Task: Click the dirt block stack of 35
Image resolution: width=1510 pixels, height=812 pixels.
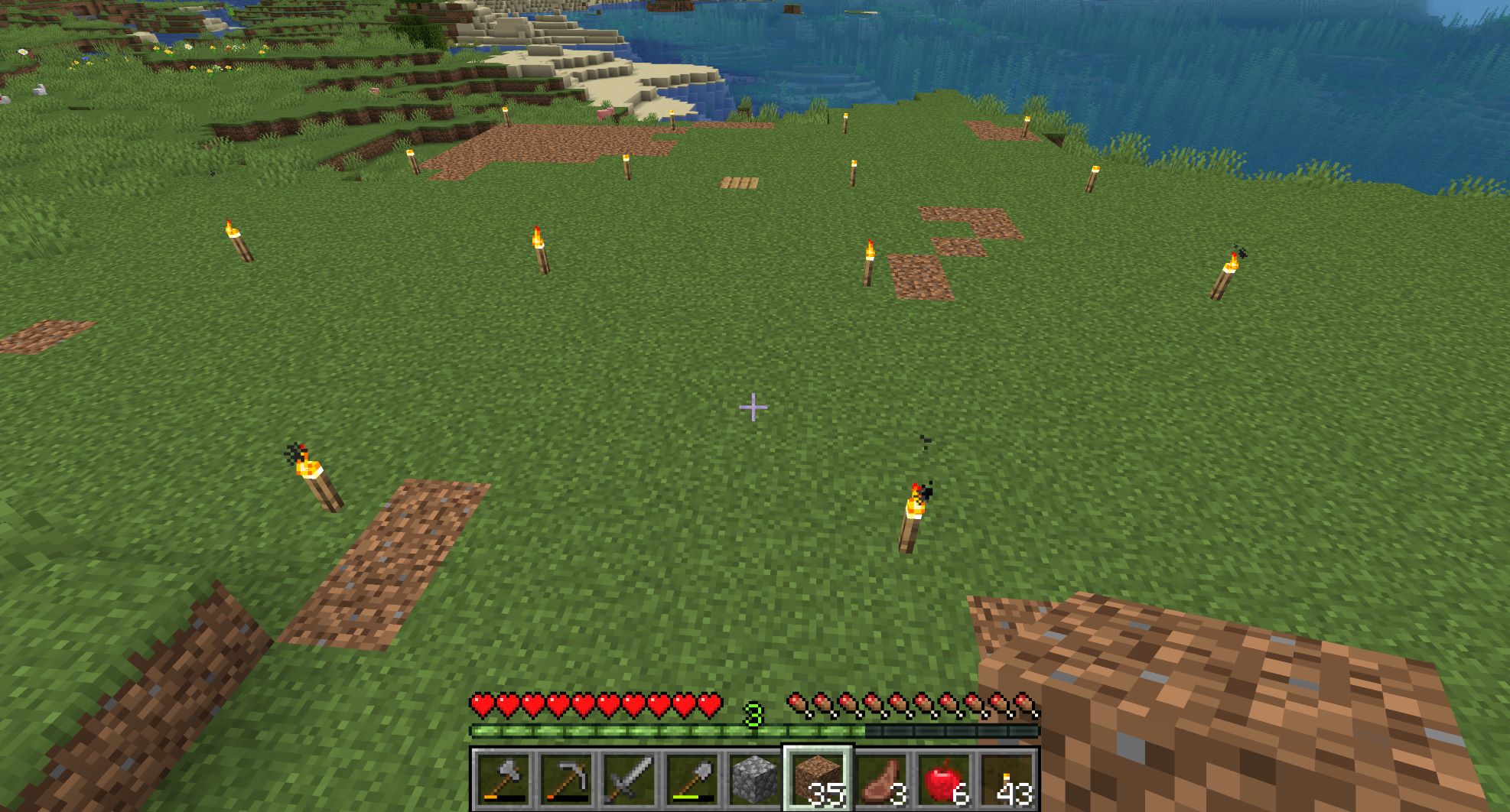Action: [x=817, y=779]
